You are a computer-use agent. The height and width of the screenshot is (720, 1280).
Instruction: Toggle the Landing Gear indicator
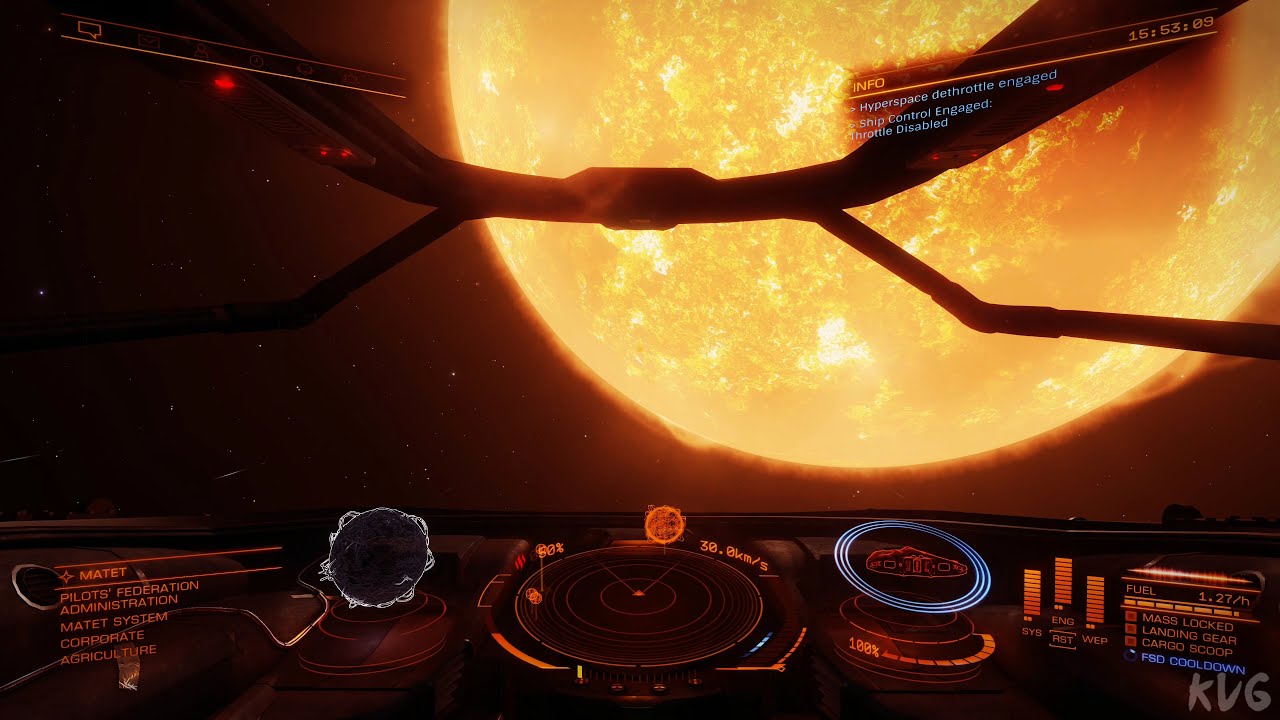click(1187, 637)
